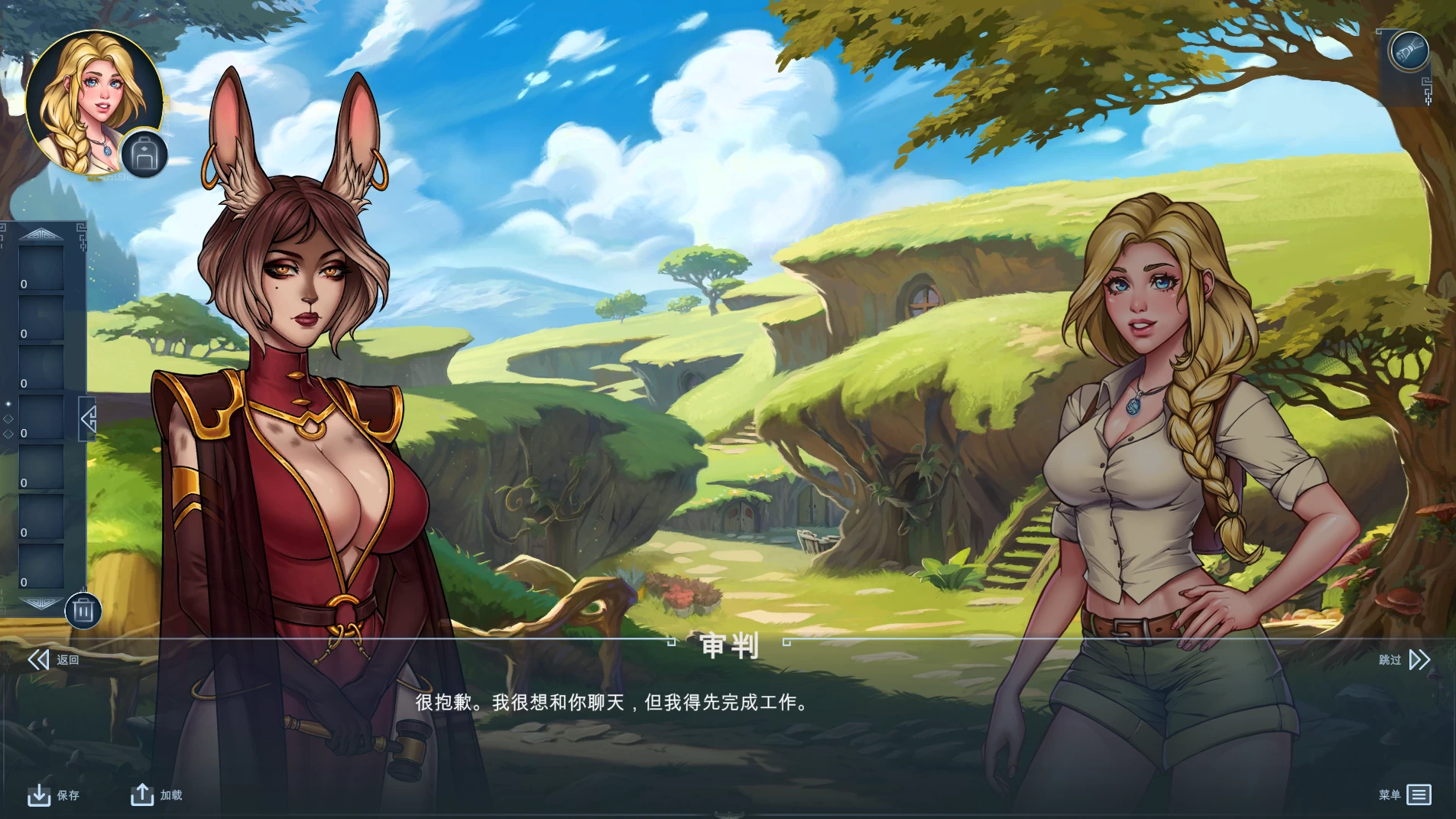Open the backpack inventory icon below the portrait

pyautogui.click(x=143, y=154)
